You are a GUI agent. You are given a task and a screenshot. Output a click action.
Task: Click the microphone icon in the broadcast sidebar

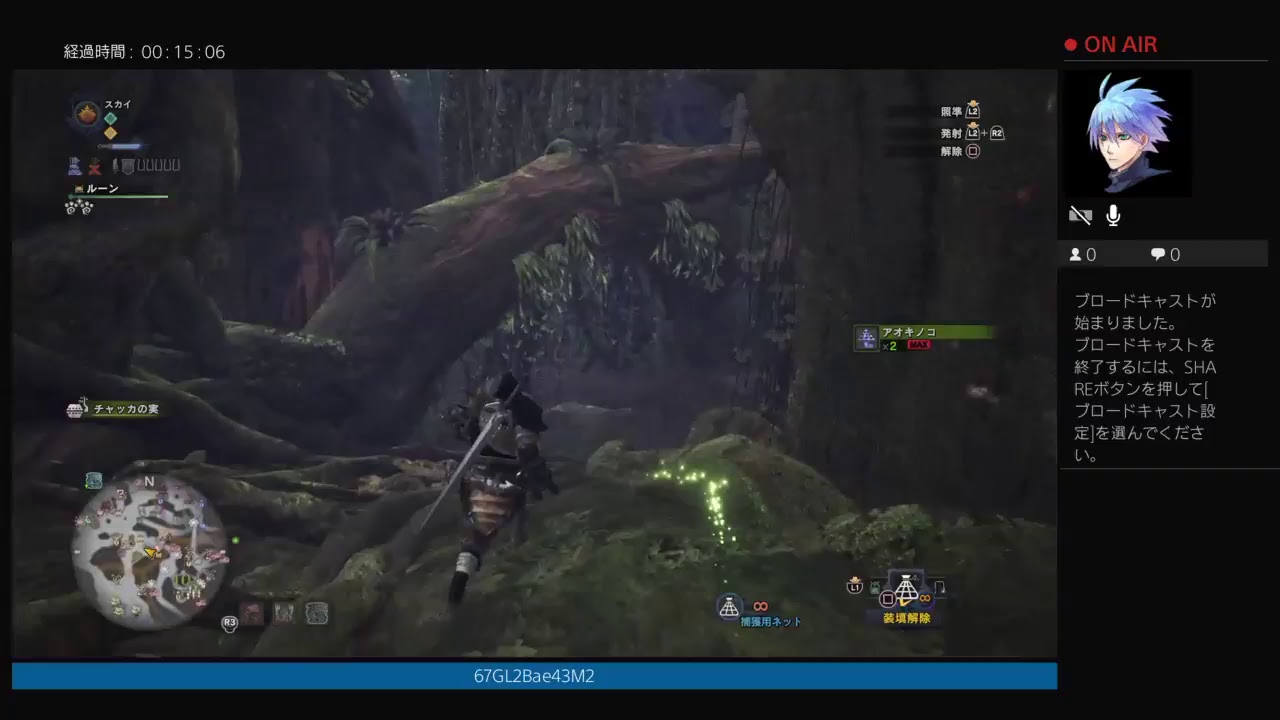pos(1113,214)
